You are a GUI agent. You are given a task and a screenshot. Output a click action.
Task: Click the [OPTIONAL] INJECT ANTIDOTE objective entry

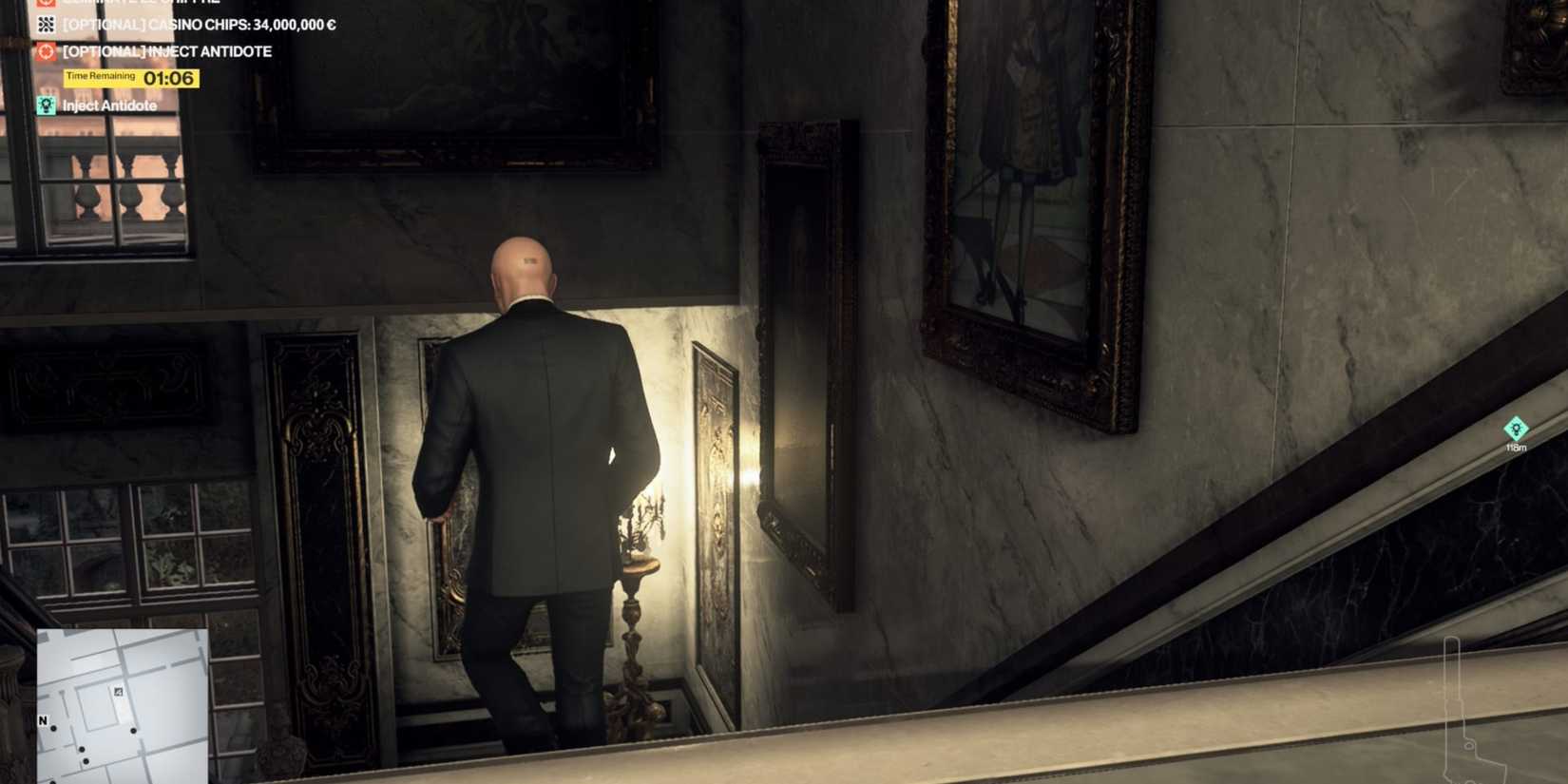pos(166,50)
